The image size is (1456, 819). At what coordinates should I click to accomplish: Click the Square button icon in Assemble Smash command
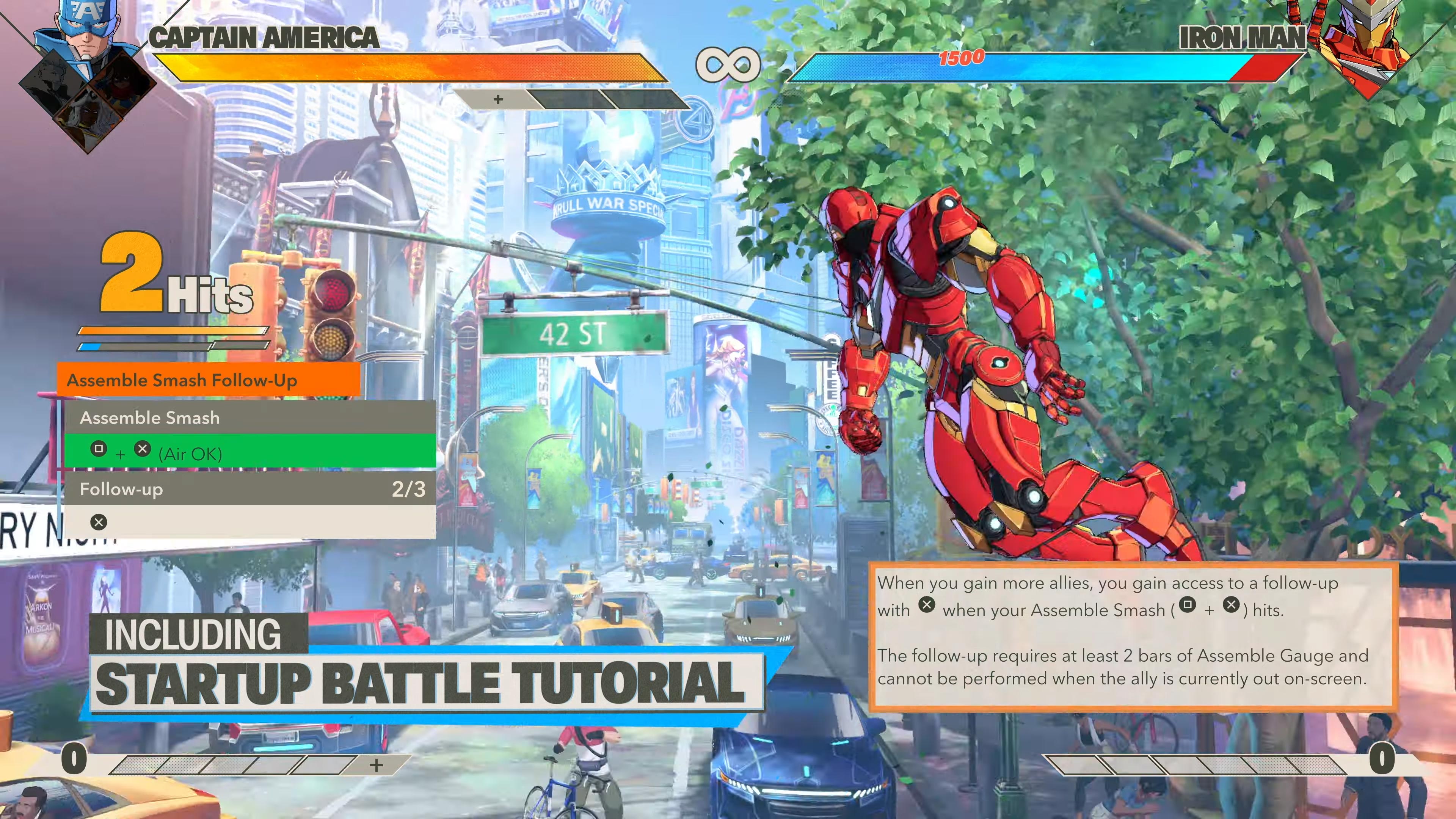[99, 448]
